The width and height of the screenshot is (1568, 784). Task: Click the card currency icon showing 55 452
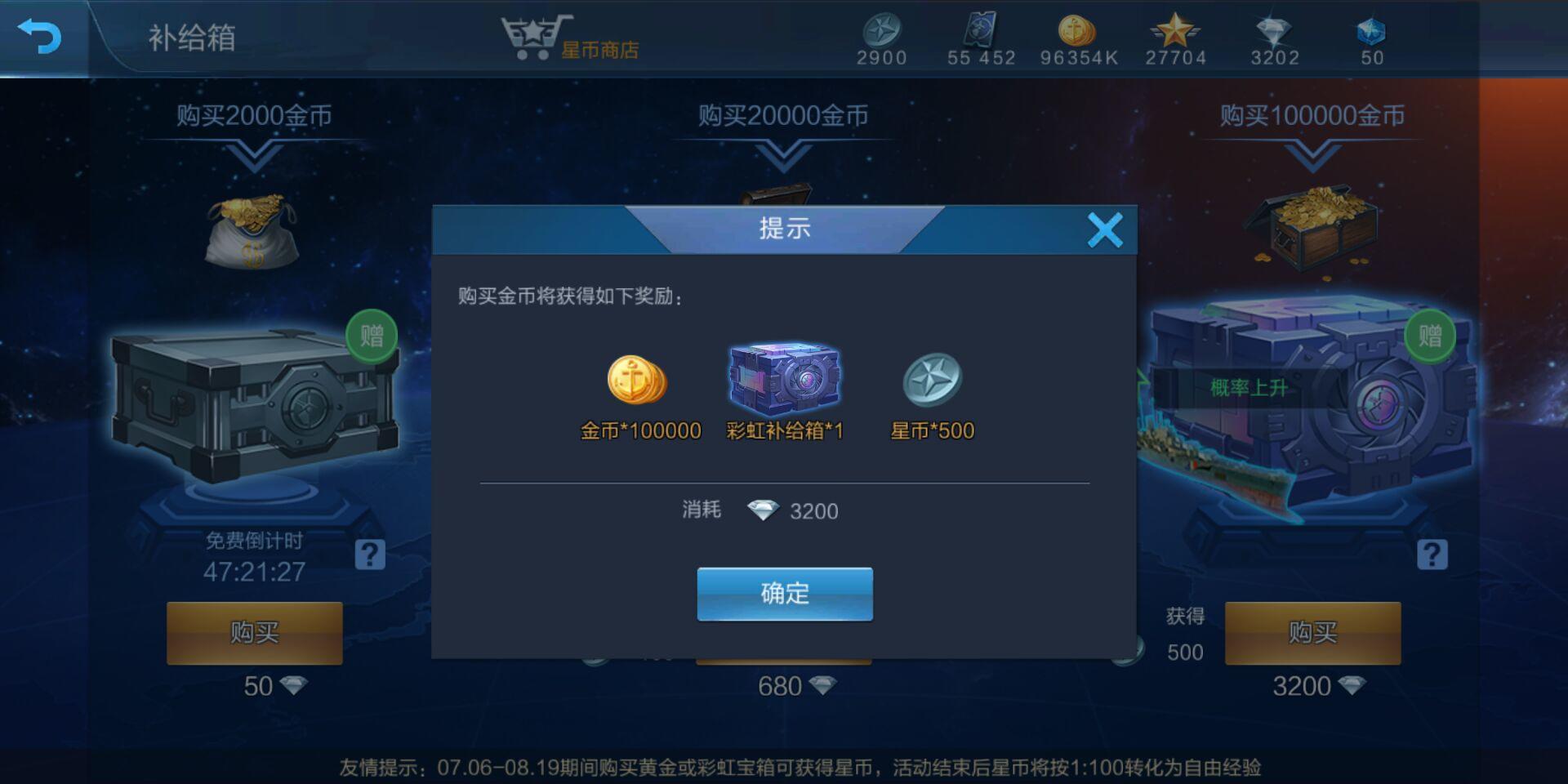pos(979,31)
